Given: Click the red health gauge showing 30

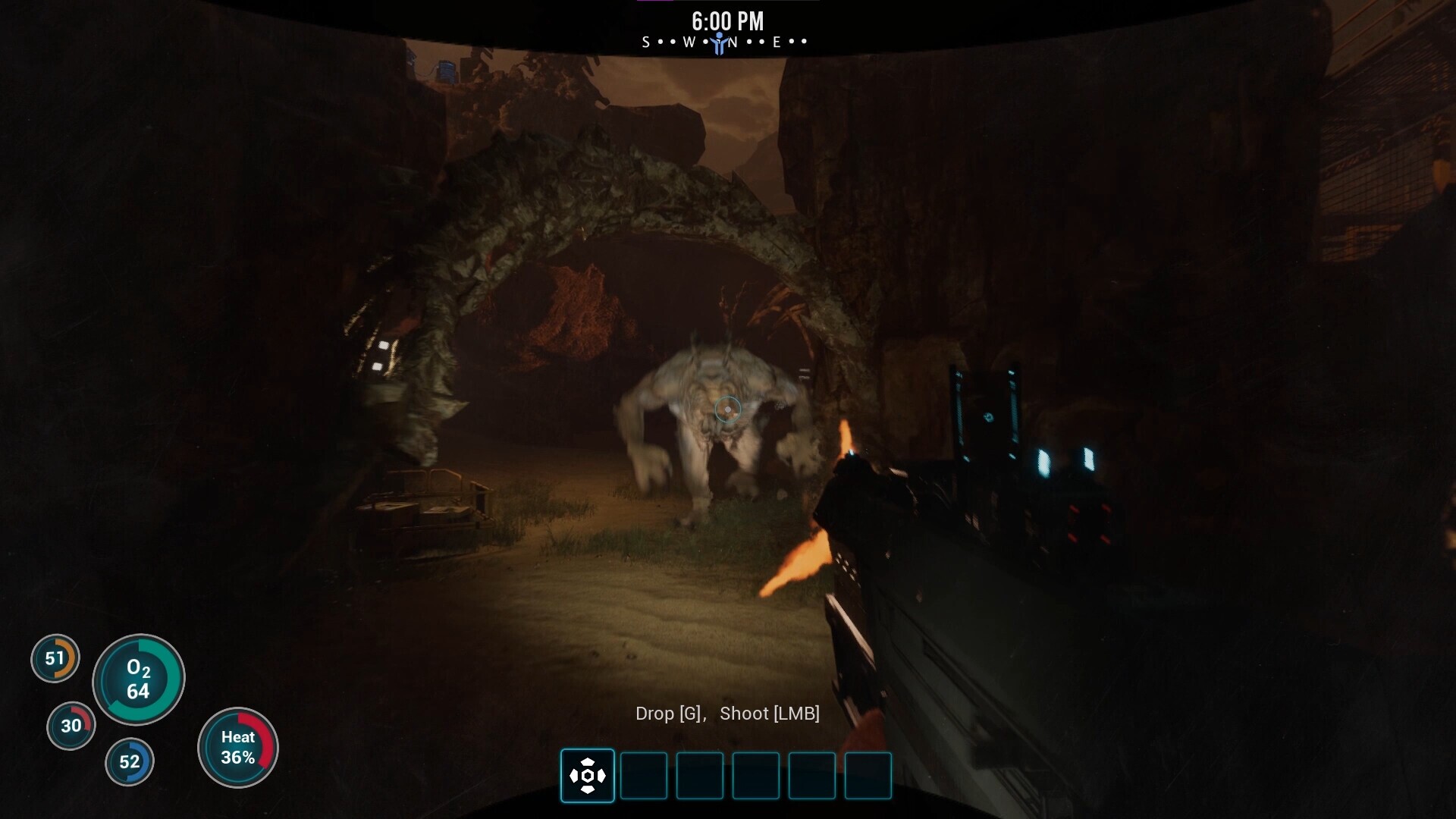Looking at the screenshot, I should (x=72, y=726).
